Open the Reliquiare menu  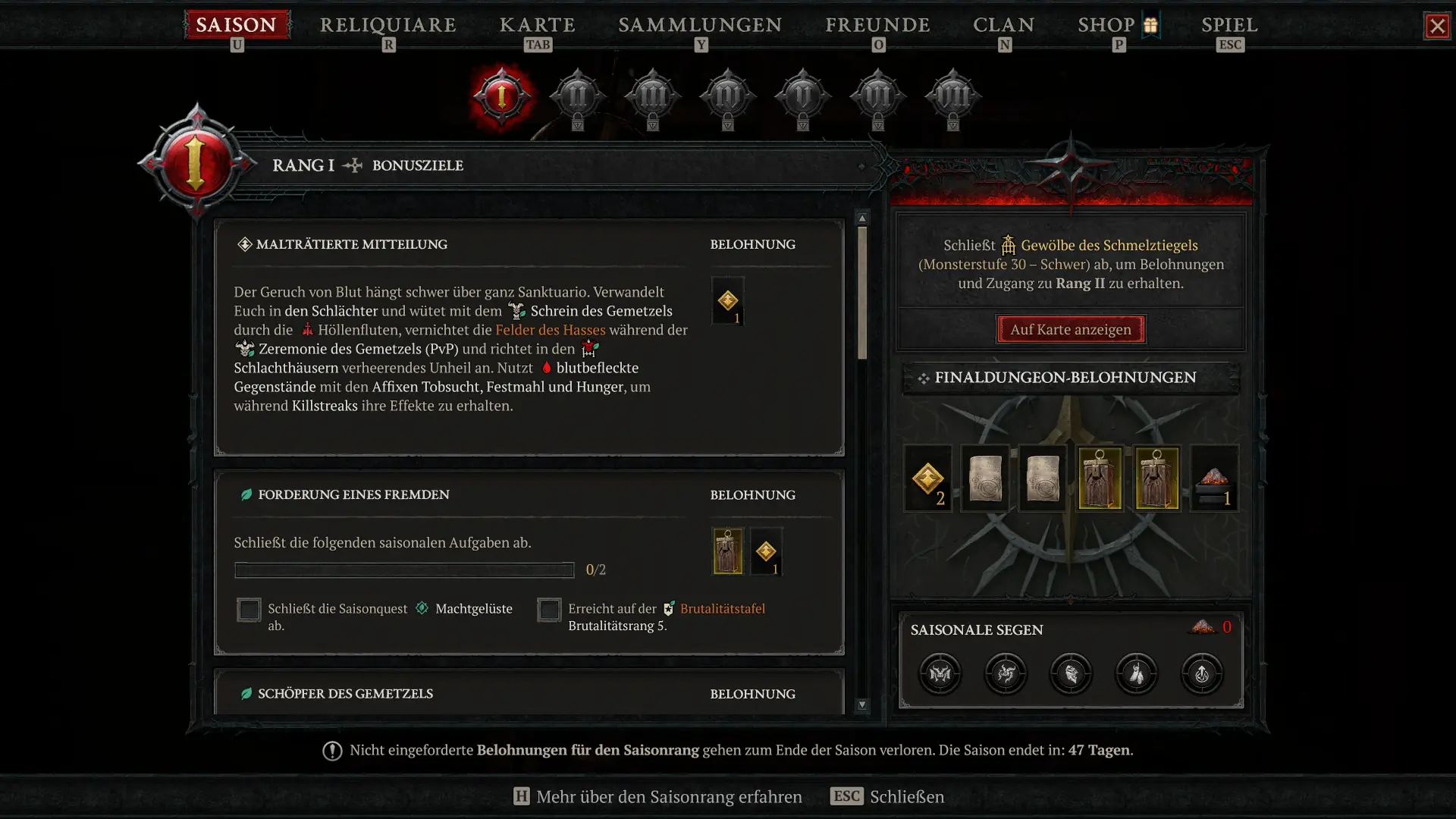point(388,25)
